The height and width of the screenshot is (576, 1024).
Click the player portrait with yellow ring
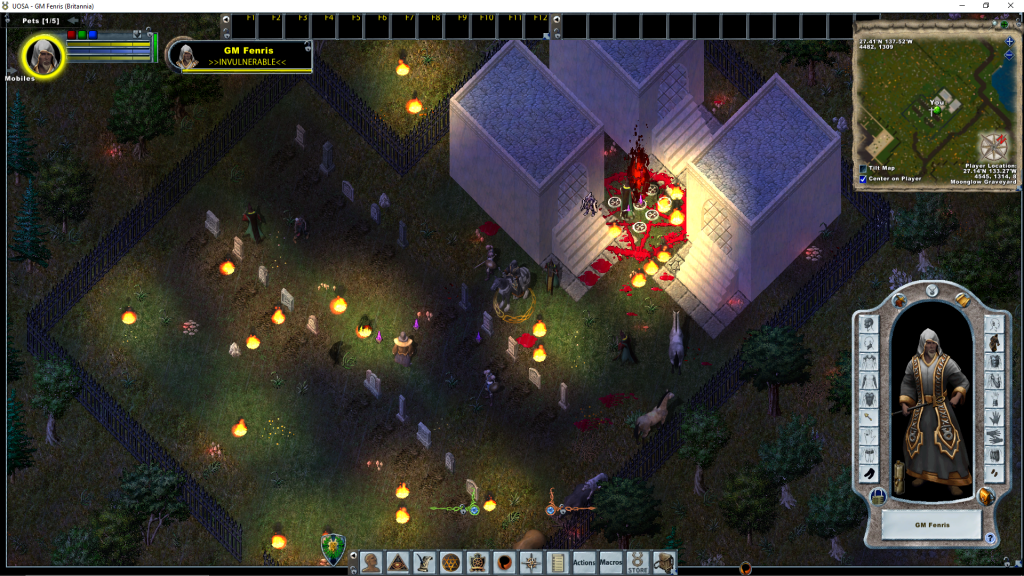coord(44,56)
